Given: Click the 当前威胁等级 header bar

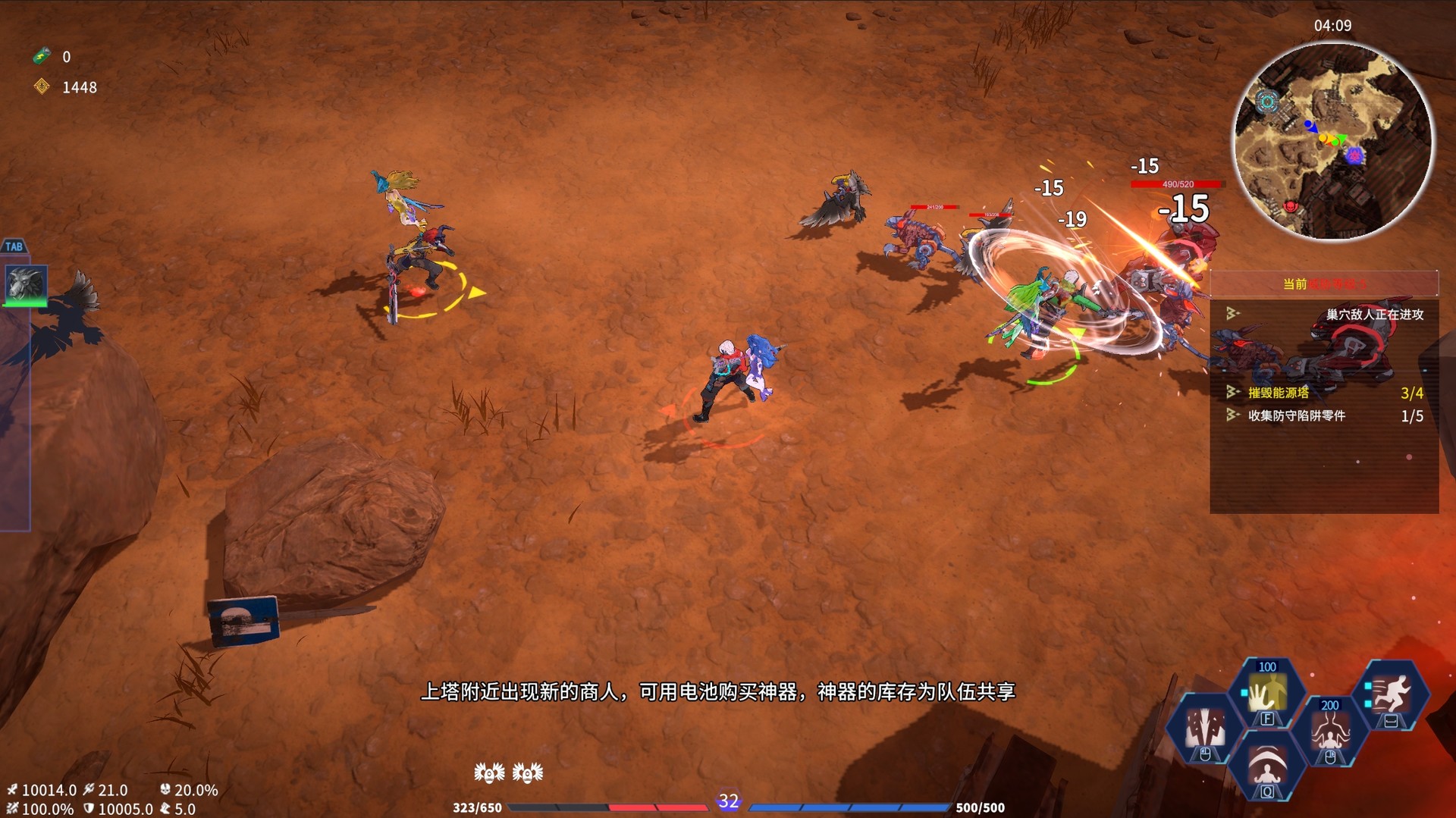Looking at the screenshot, I should tap(1326, 284).
